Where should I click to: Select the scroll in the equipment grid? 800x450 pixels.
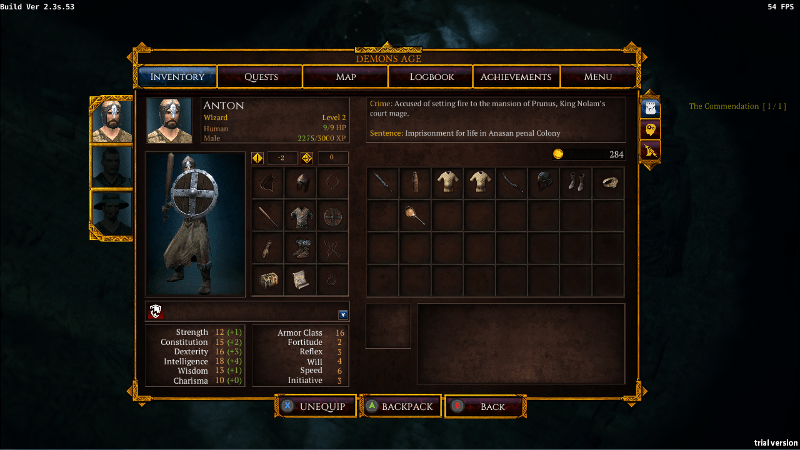[300, 281]
